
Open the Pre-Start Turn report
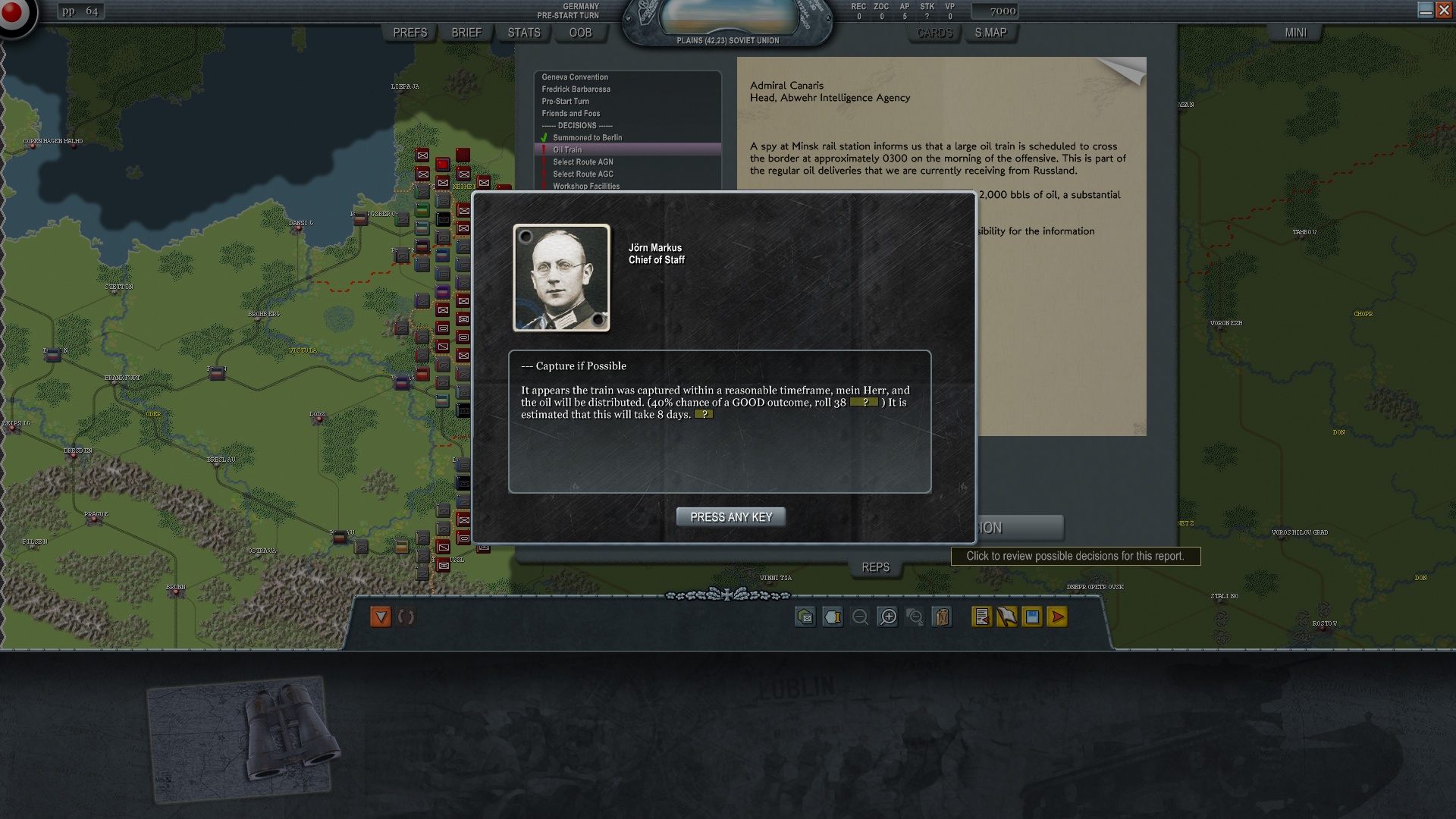click(x=565, y=102)
